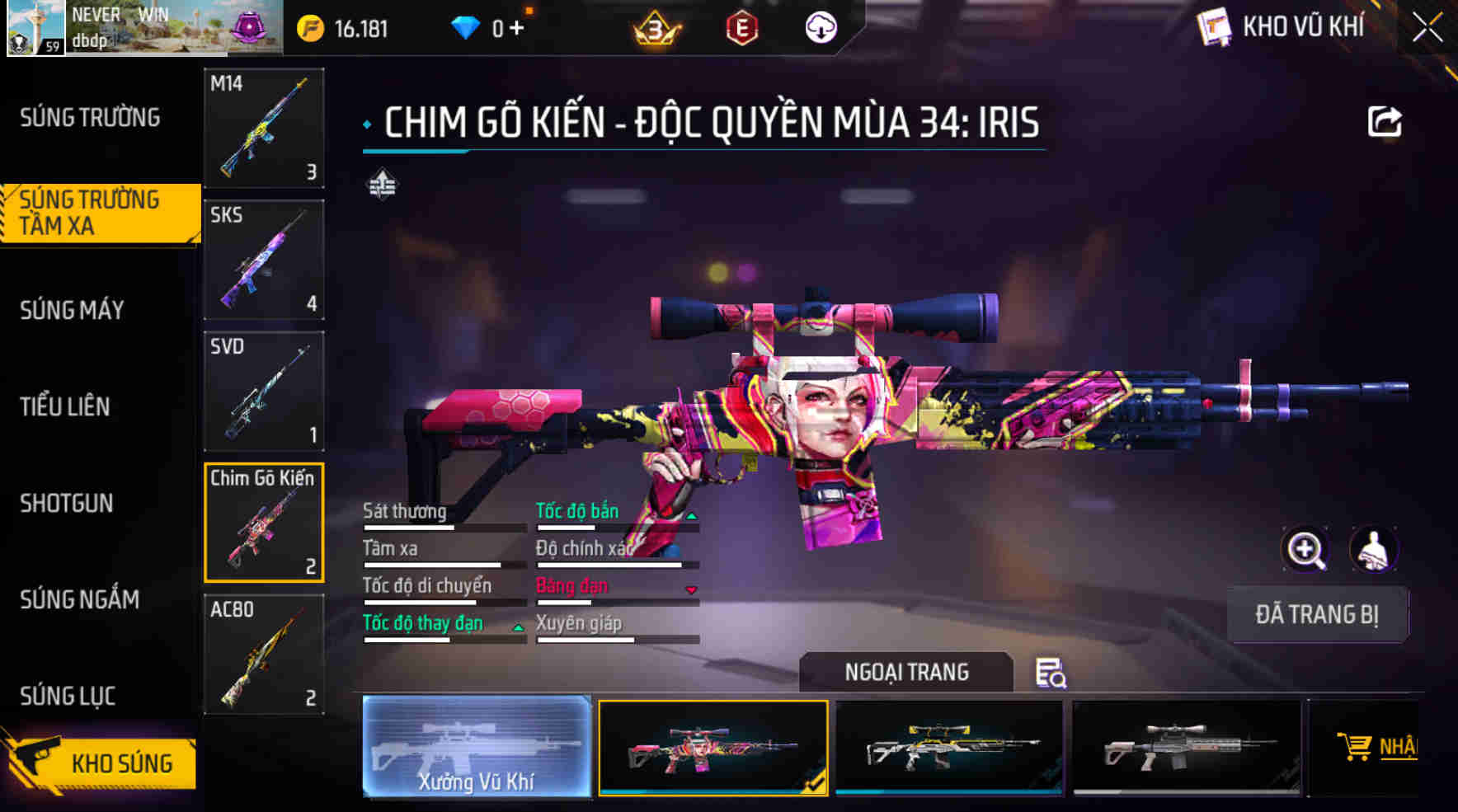Screen dimensions: 1458x812
Task: Select the Súng Máy category in the sidebar
Action: point(73,310)
